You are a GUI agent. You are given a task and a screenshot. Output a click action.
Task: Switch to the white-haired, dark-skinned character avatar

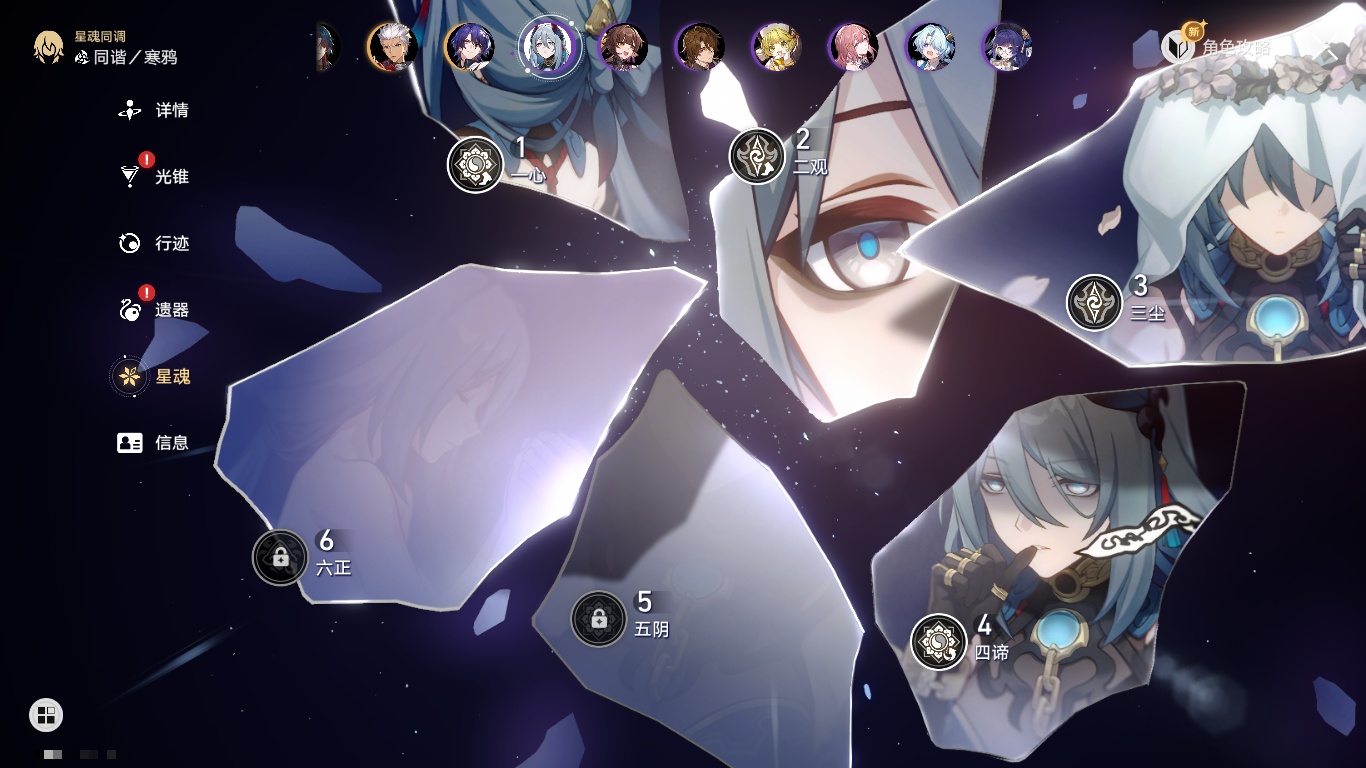(392, 47)
